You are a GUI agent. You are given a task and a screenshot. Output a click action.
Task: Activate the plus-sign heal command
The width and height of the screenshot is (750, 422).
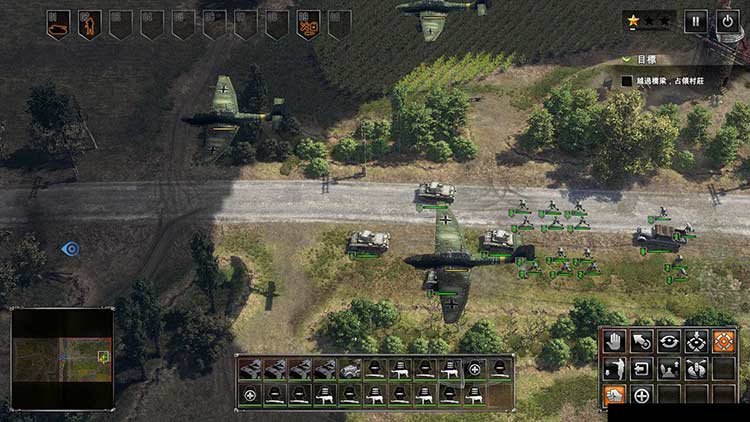point(641,396)
